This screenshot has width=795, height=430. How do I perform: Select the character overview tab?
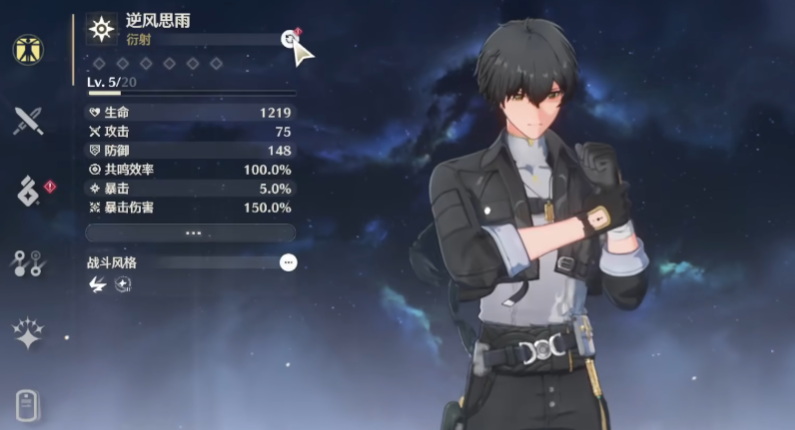[x=27, y=49]
